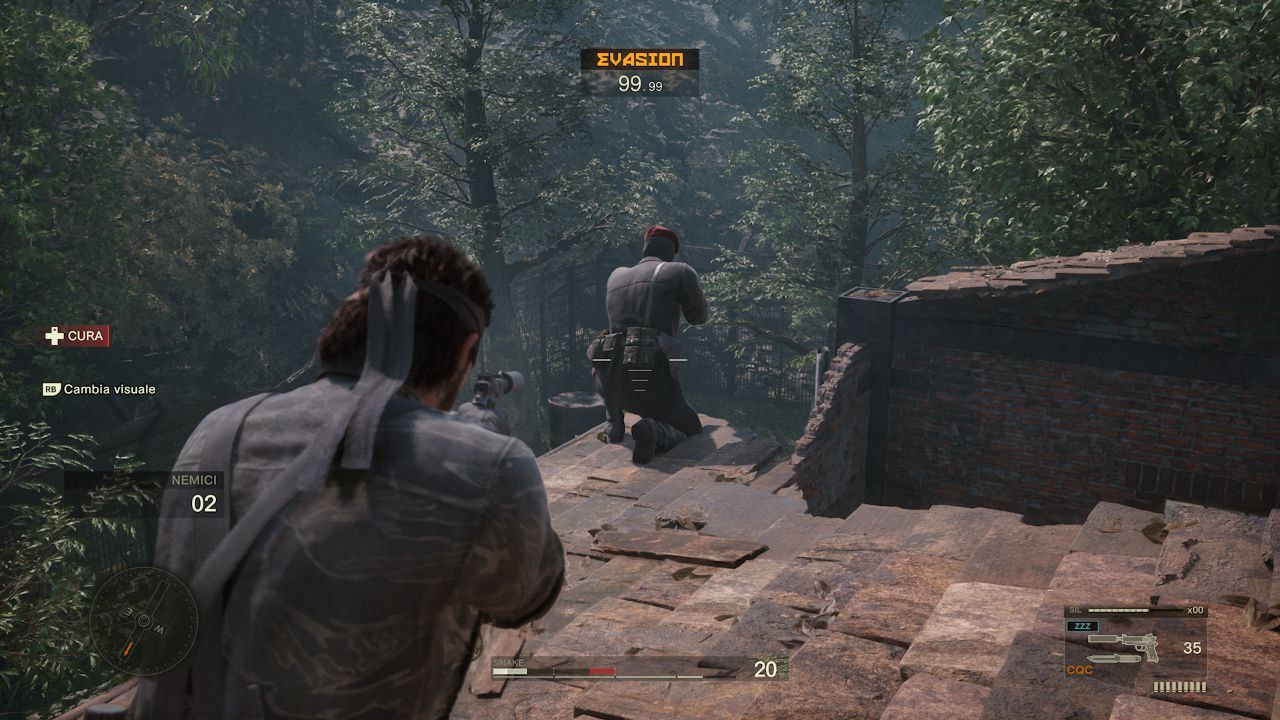Select the silenced tranquilizer pistol icon

coord(1124,643)
